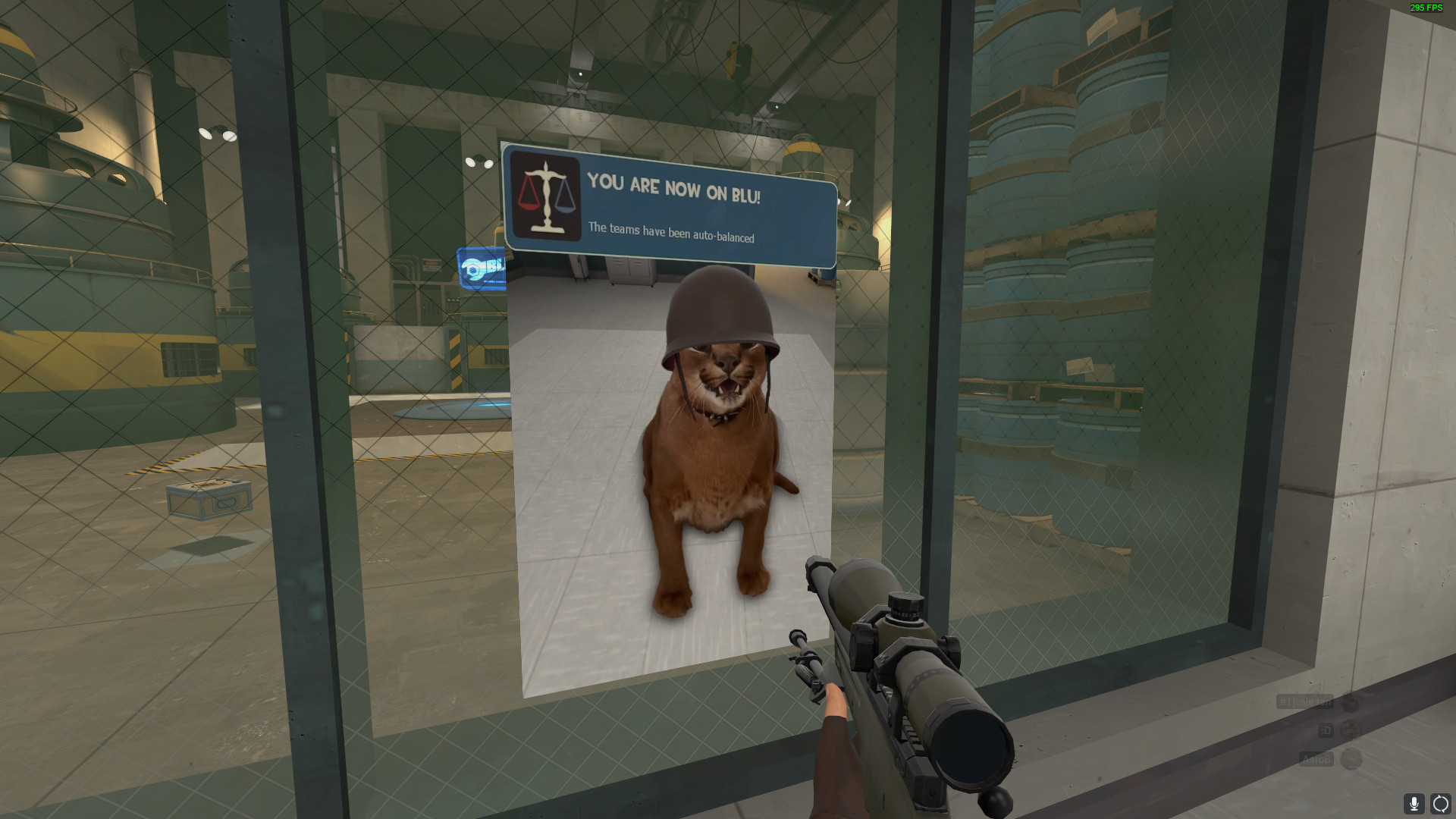
Task: Click the '#1 josie fan' name label
Action: point(1306,701)
